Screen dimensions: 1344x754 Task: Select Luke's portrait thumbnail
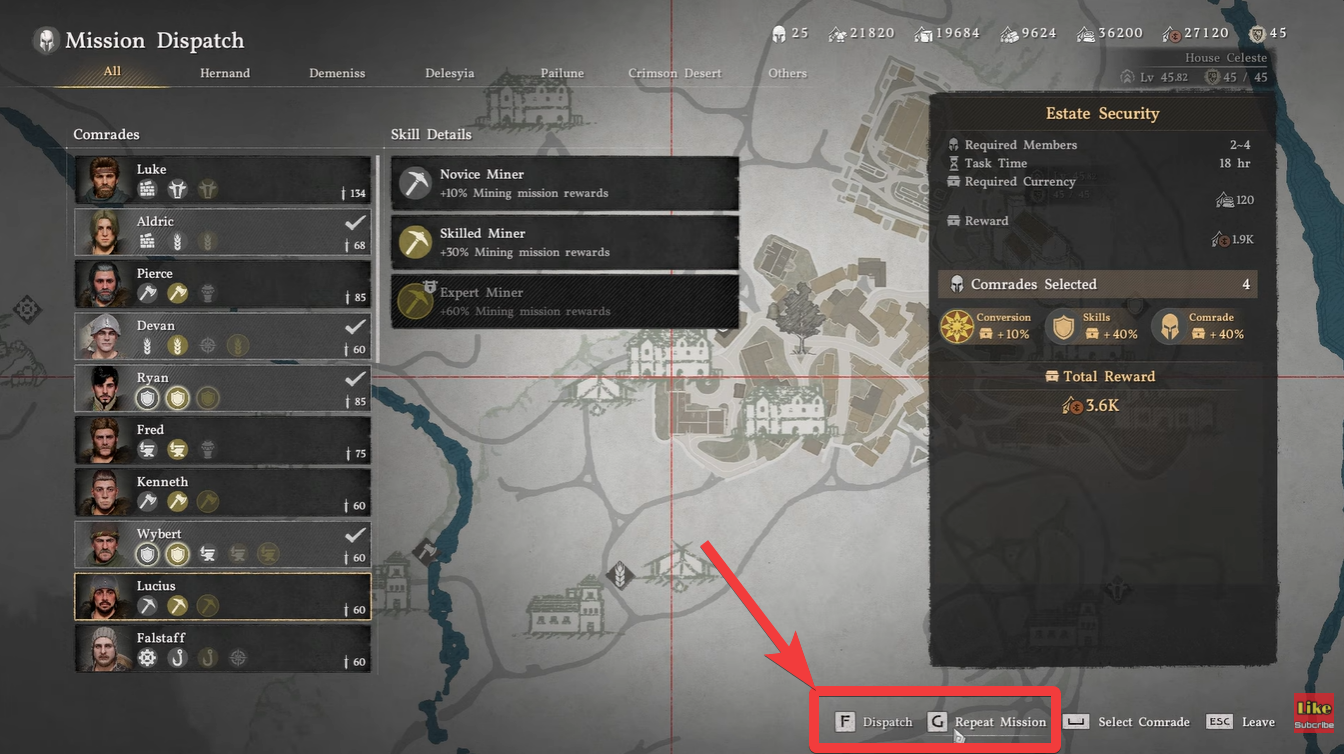(102, 180)
